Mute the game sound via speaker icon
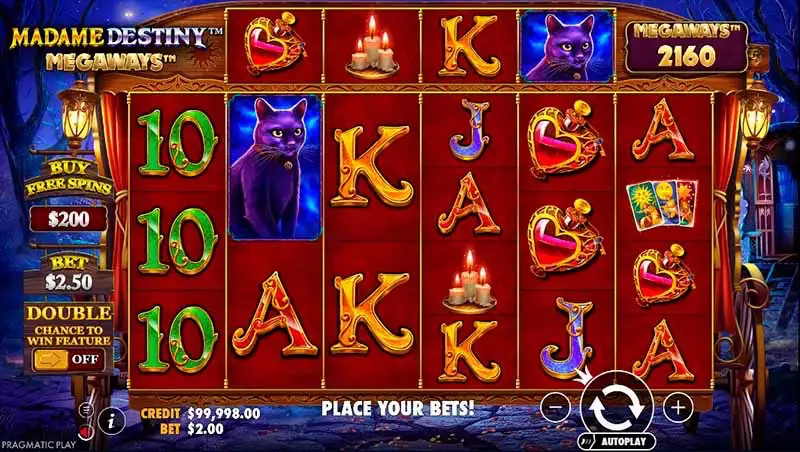800x452 pixels. [86, 431]
